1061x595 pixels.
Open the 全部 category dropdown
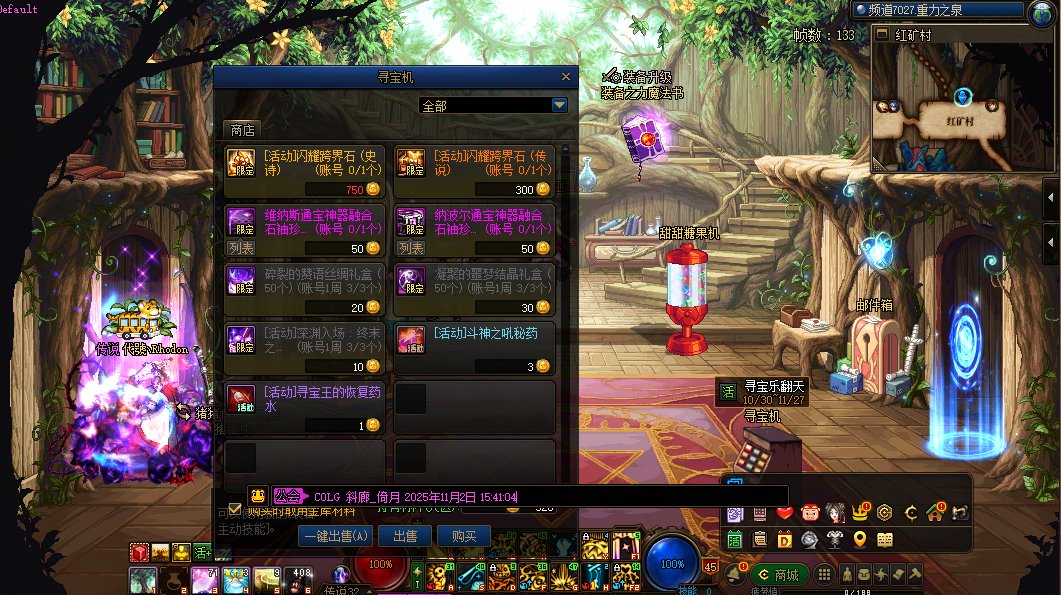point(559,105)
